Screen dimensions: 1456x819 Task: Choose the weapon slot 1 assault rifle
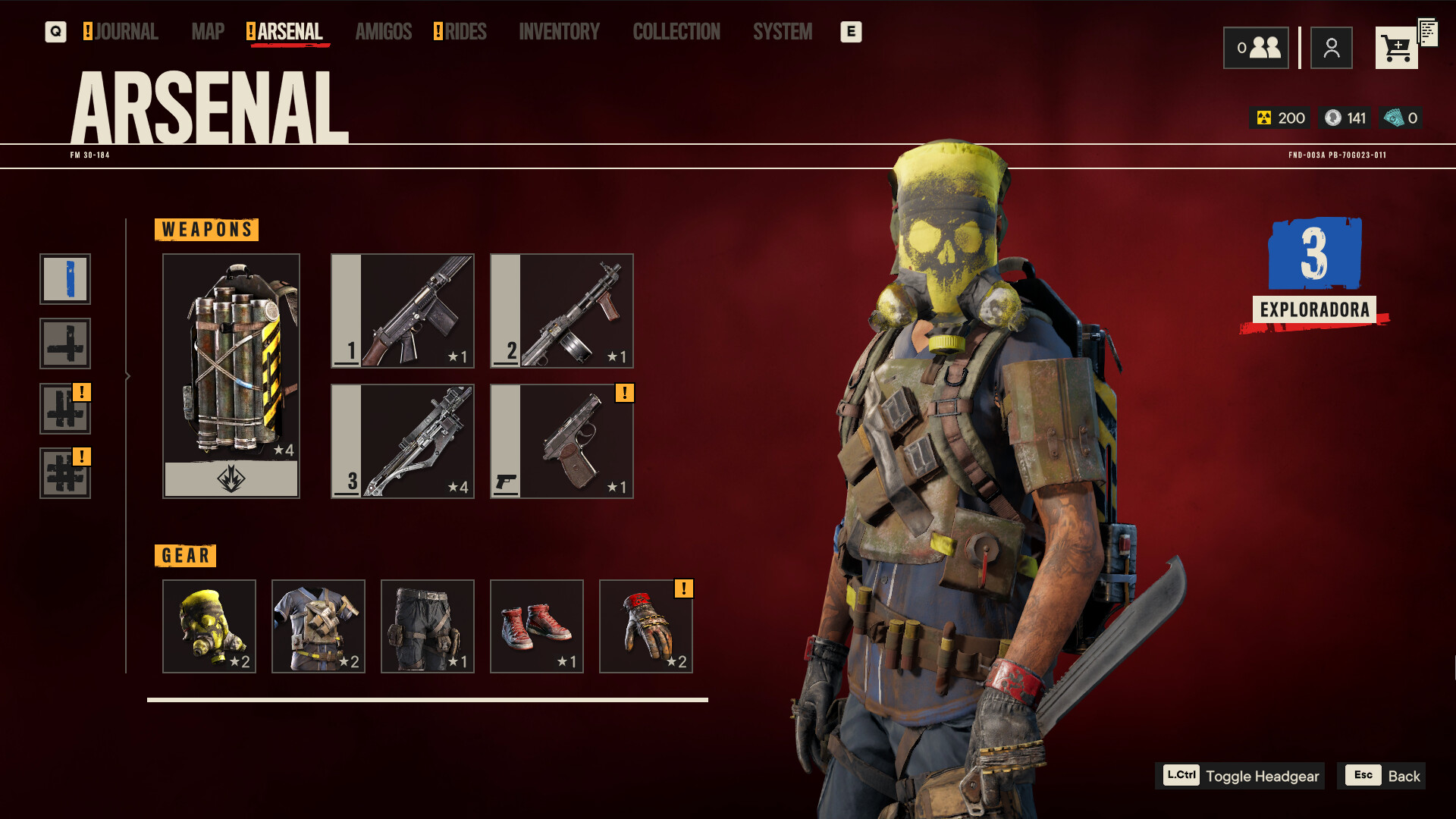coord(403,311)
